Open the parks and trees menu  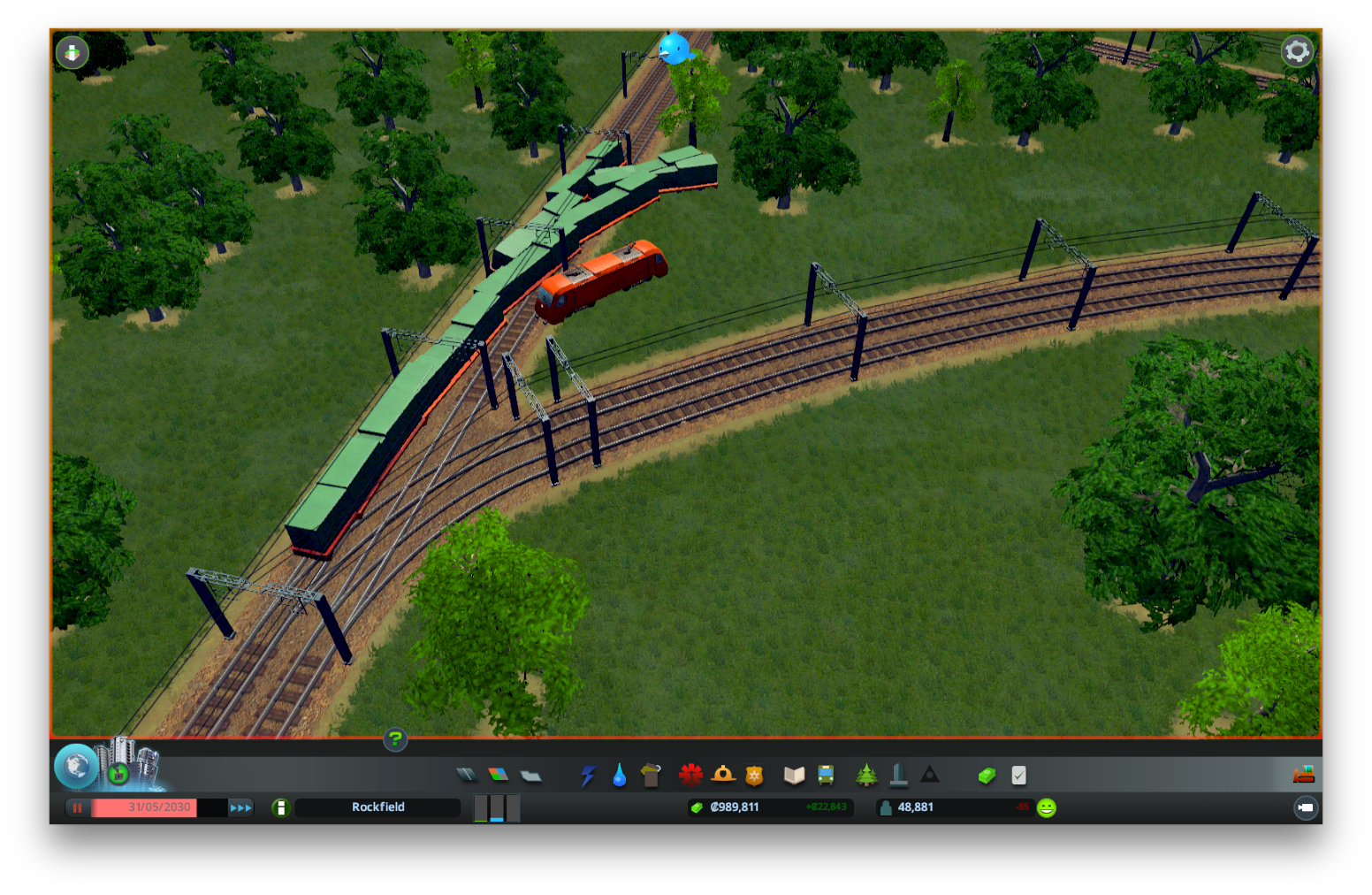click(x=866, y=776)
